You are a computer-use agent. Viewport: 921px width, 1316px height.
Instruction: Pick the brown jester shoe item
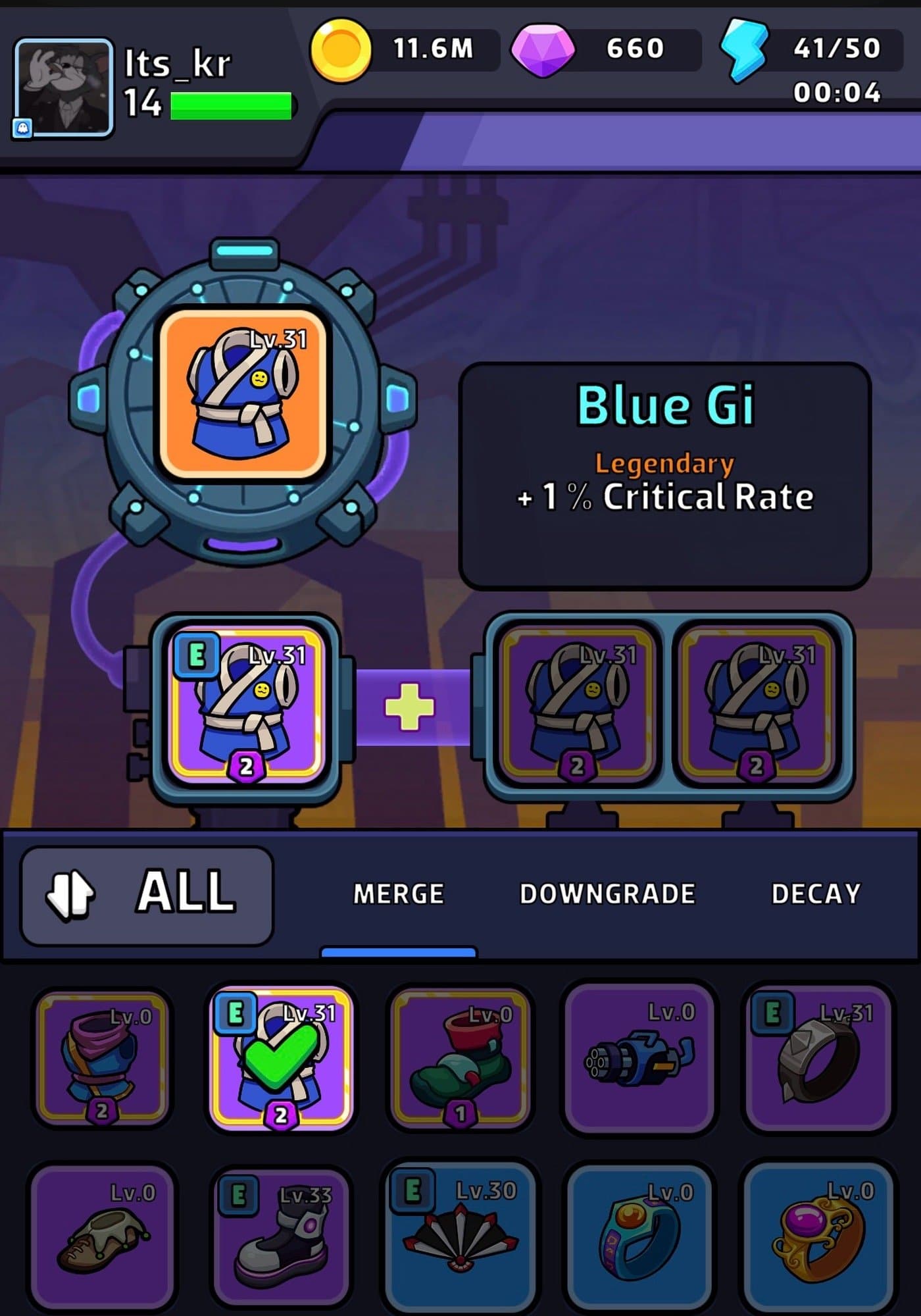click(x=102, y=1237)
